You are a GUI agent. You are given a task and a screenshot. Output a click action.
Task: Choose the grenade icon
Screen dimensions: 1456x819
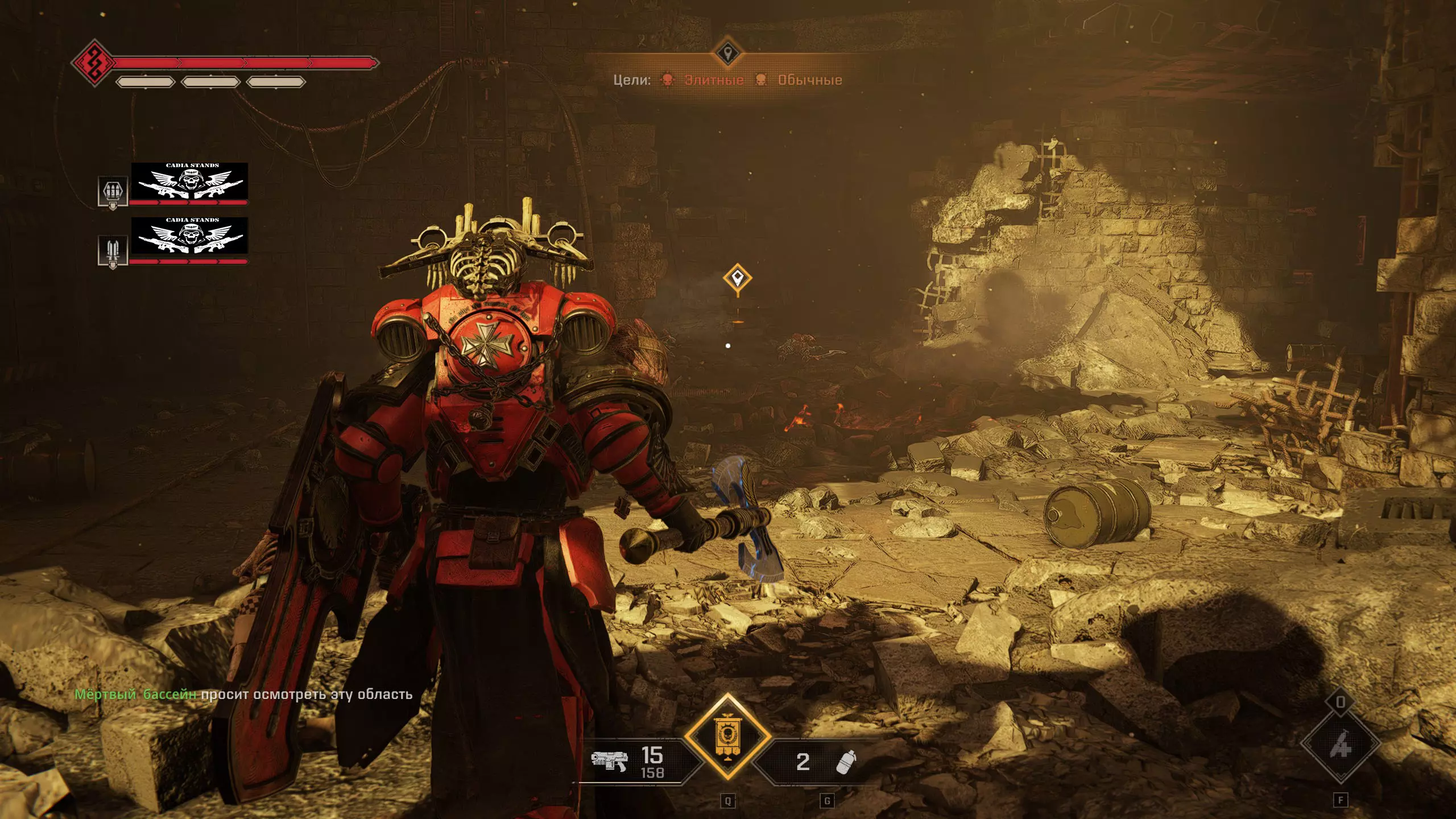click(846, 762)
